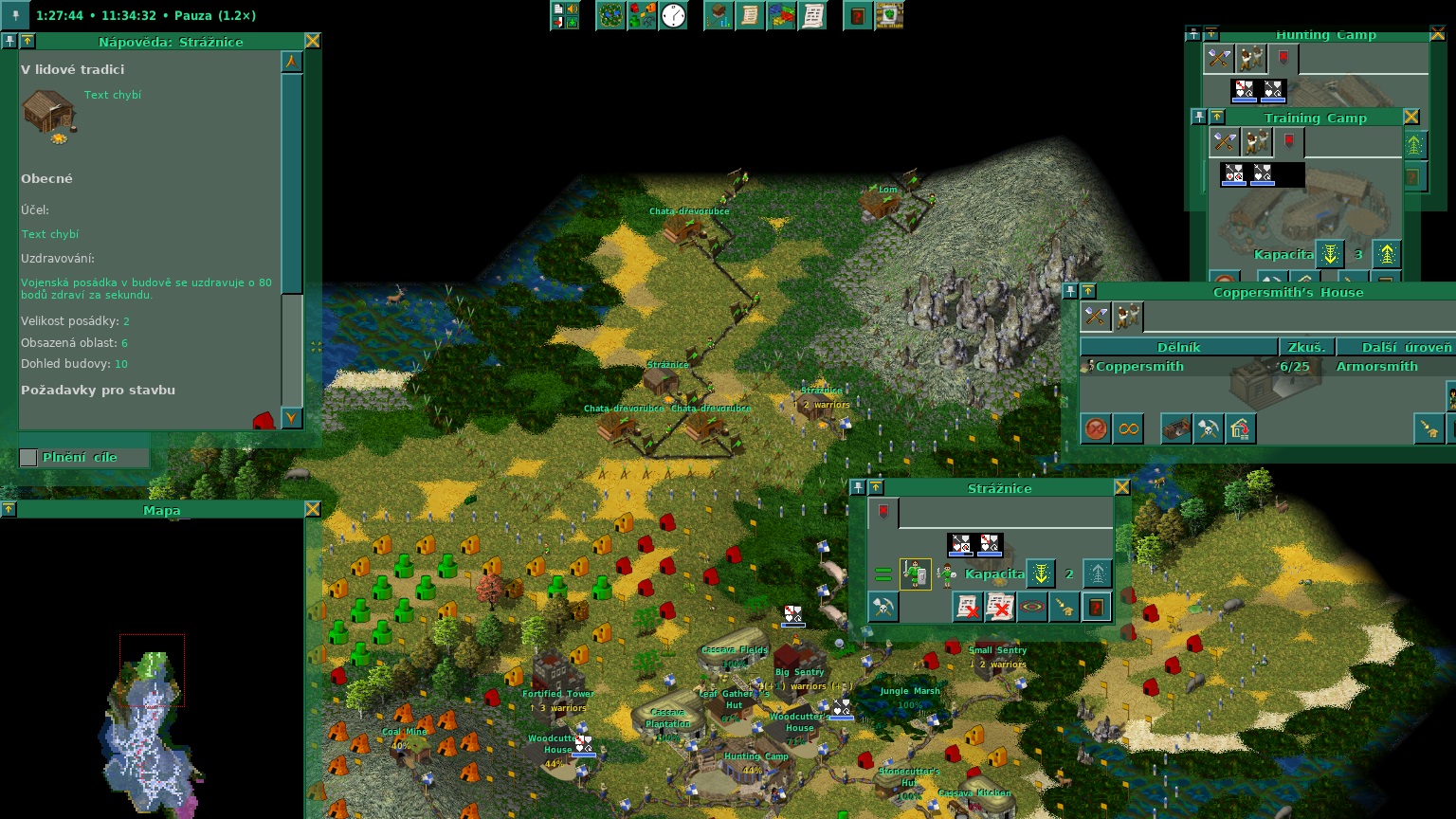The image size is (1456, 819).
Task: Close the Nápověda: Strážnice help window
Action: [312, 41]
